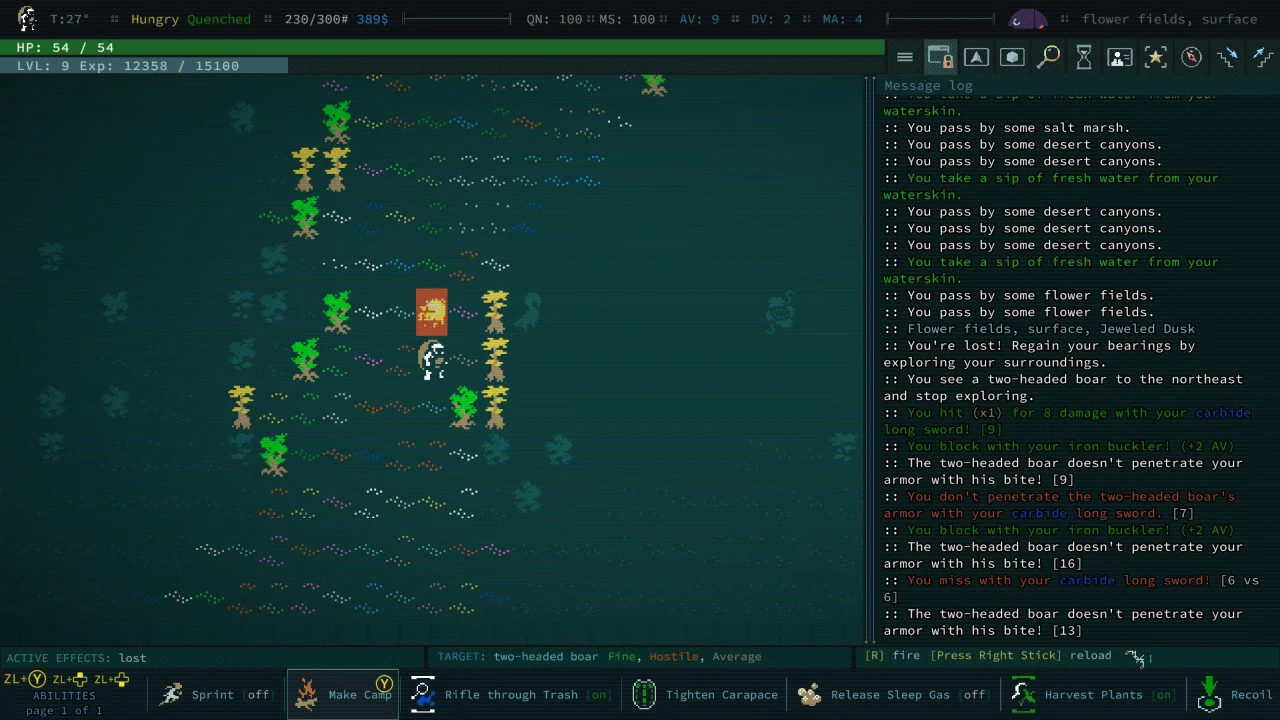
Task: Click the star targeting icon
Action: coord(1156,57)
